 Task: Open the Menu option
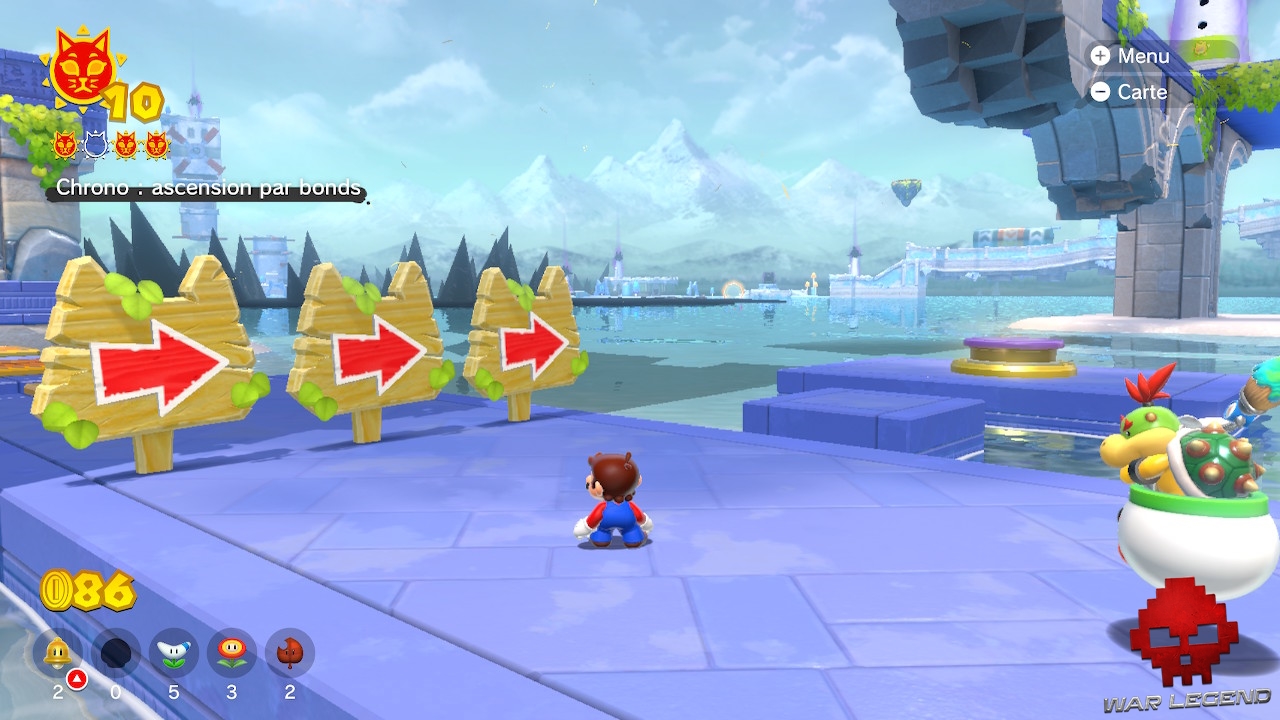tap(1146, 56)
